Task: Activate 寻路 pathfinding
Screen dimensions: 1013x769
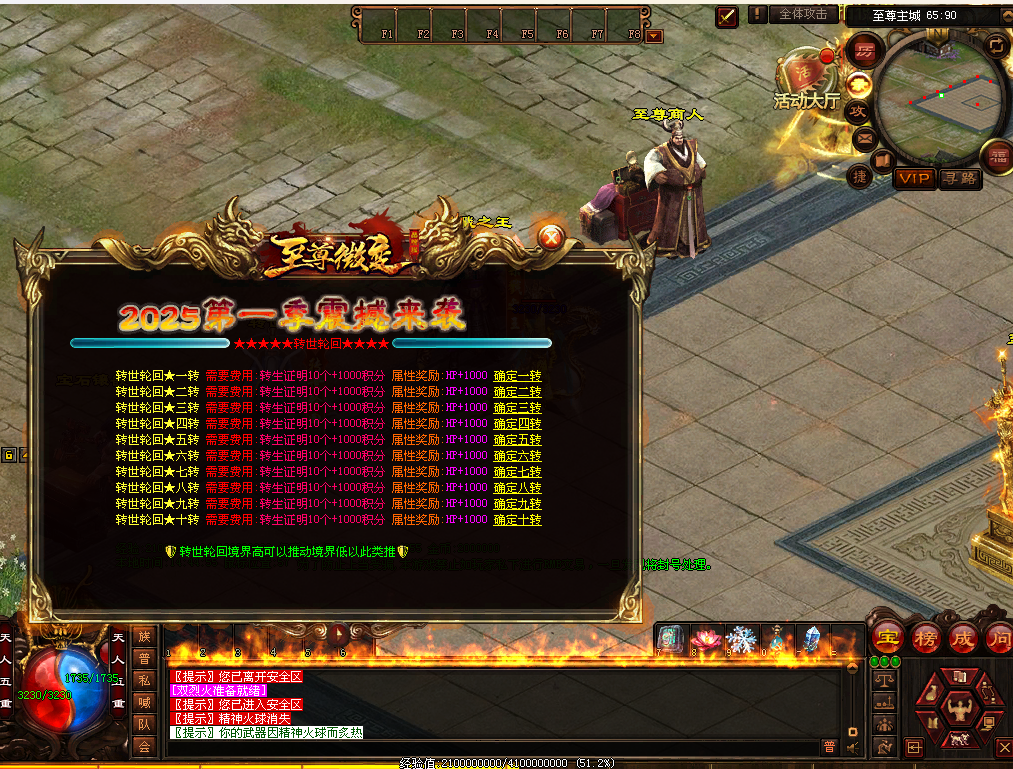Action: tap(960, 178)
